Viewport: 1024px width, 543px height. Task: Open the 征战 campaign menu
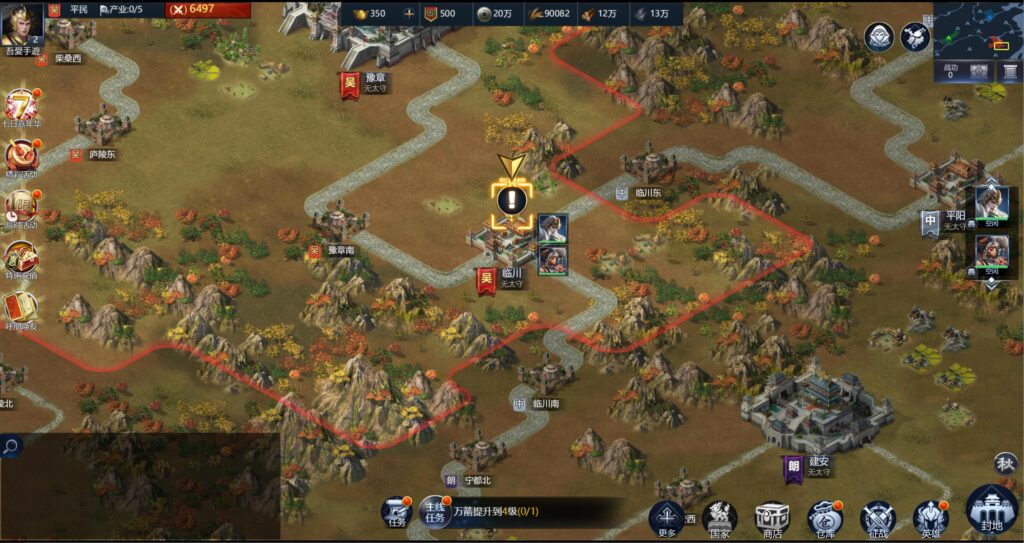pos(878,519)
